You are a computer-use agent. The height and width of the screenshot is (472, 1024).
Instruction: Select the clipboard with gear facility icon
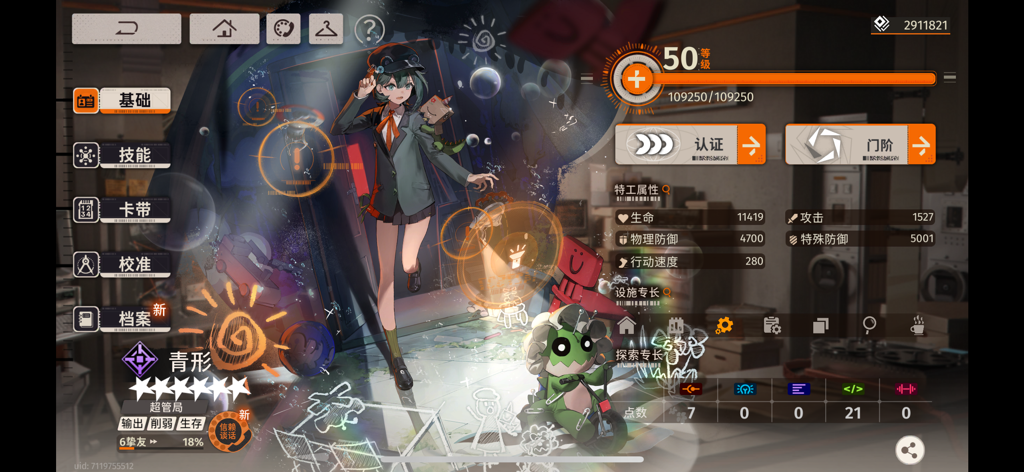click(772, 325)
